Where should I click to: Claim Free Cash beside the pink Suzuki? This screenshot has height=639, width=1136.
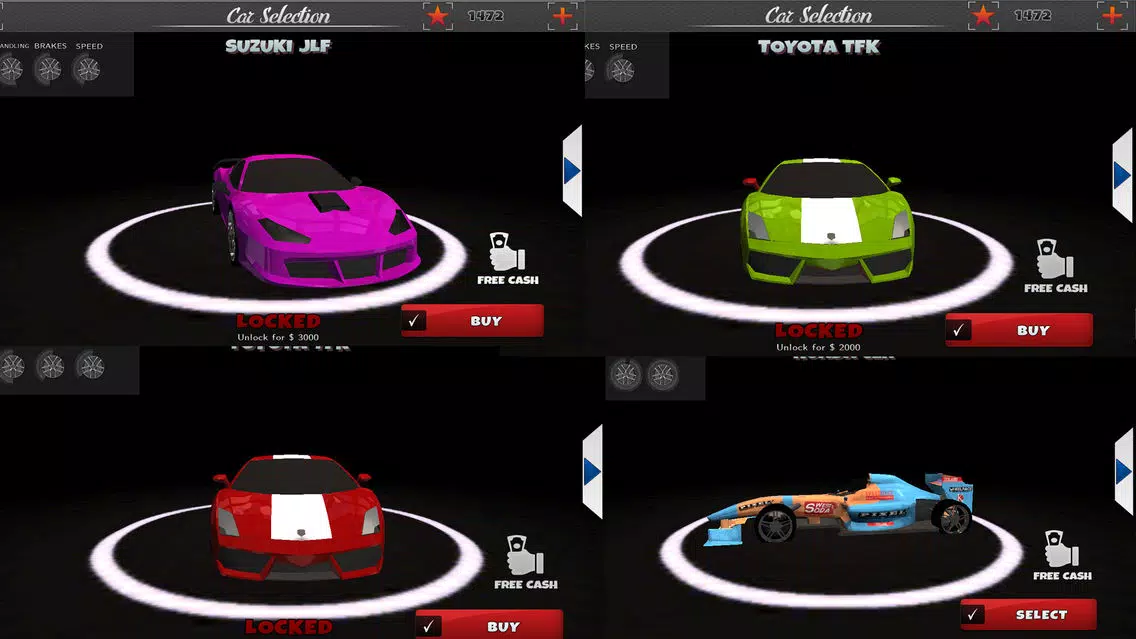pyautogui.click(x=507, y=260)
